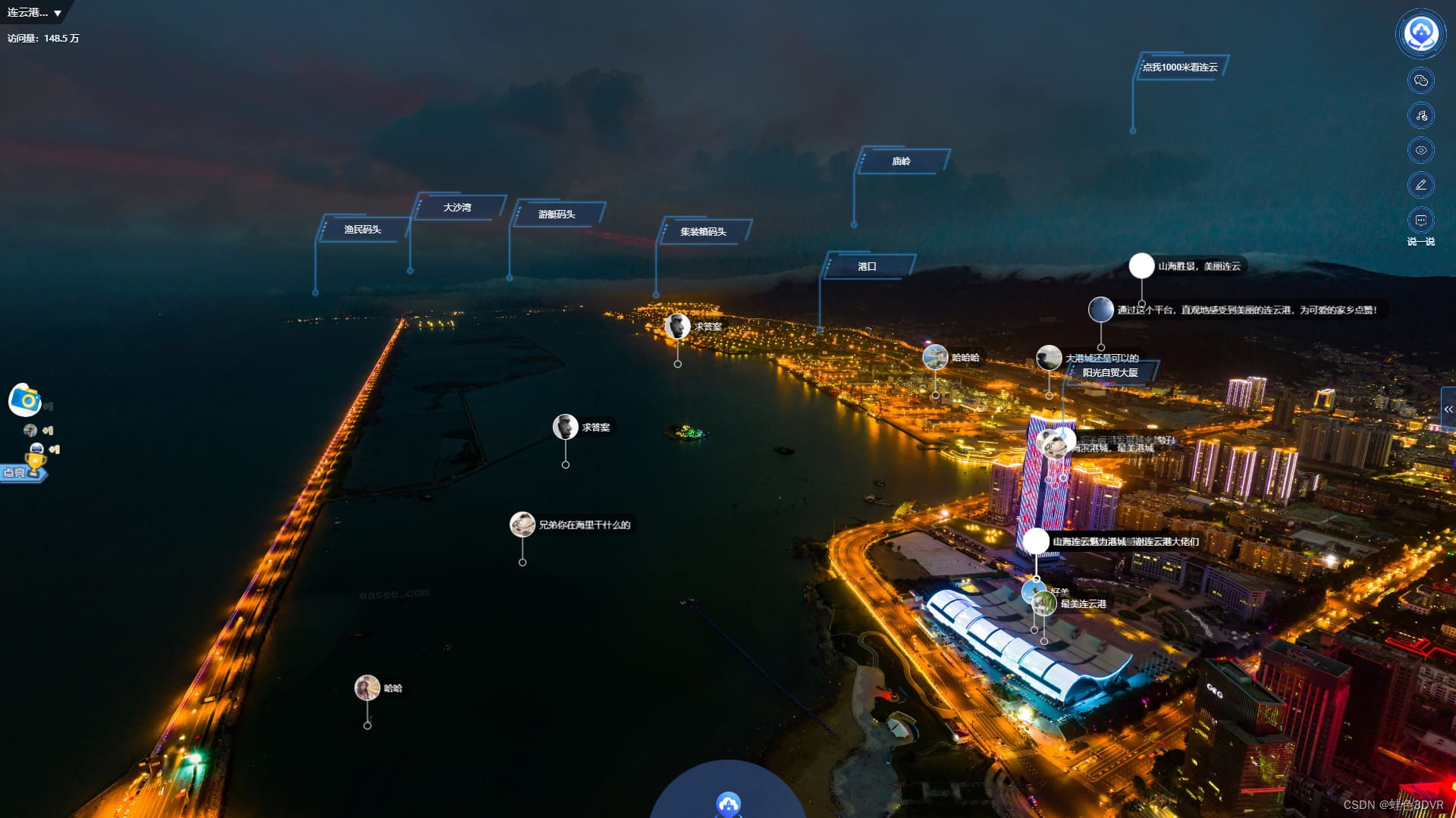Go to the 集装箱码头 hotspot
This screenshot has height=818, width=1456.
[x=703, y=232]
